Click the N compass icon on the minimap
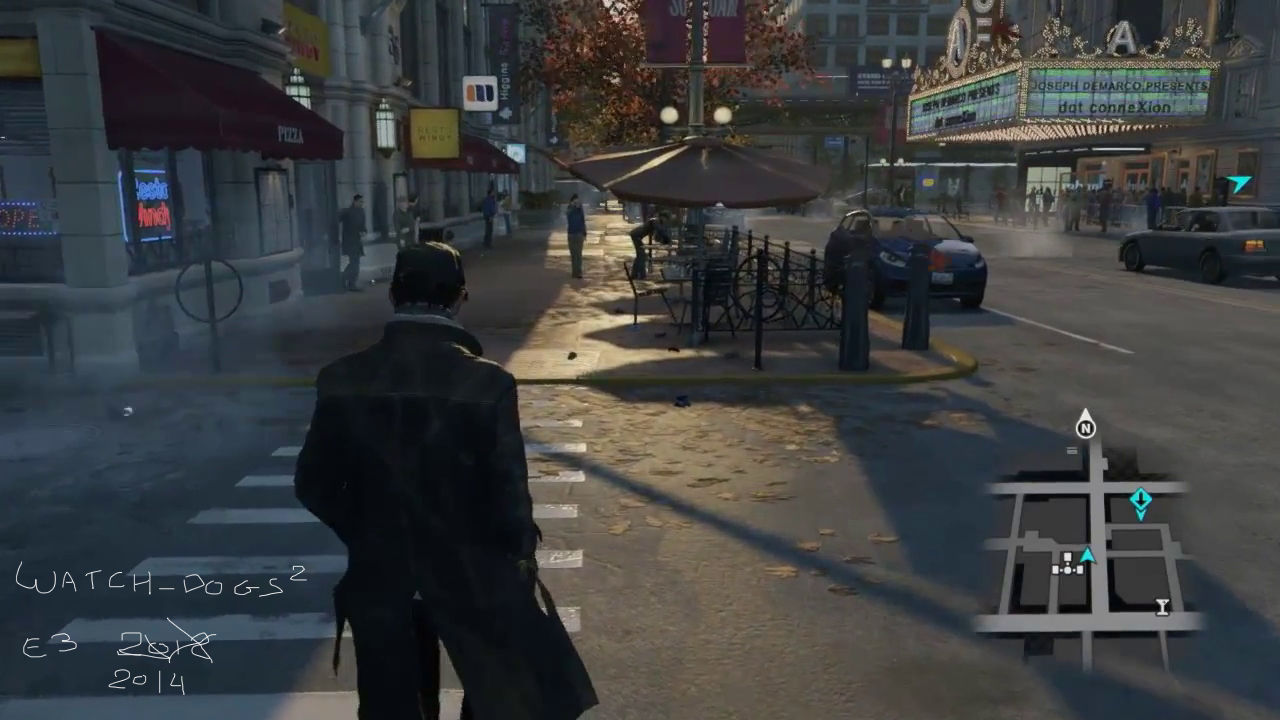The image size is (1280, 720). [1085, 427]
